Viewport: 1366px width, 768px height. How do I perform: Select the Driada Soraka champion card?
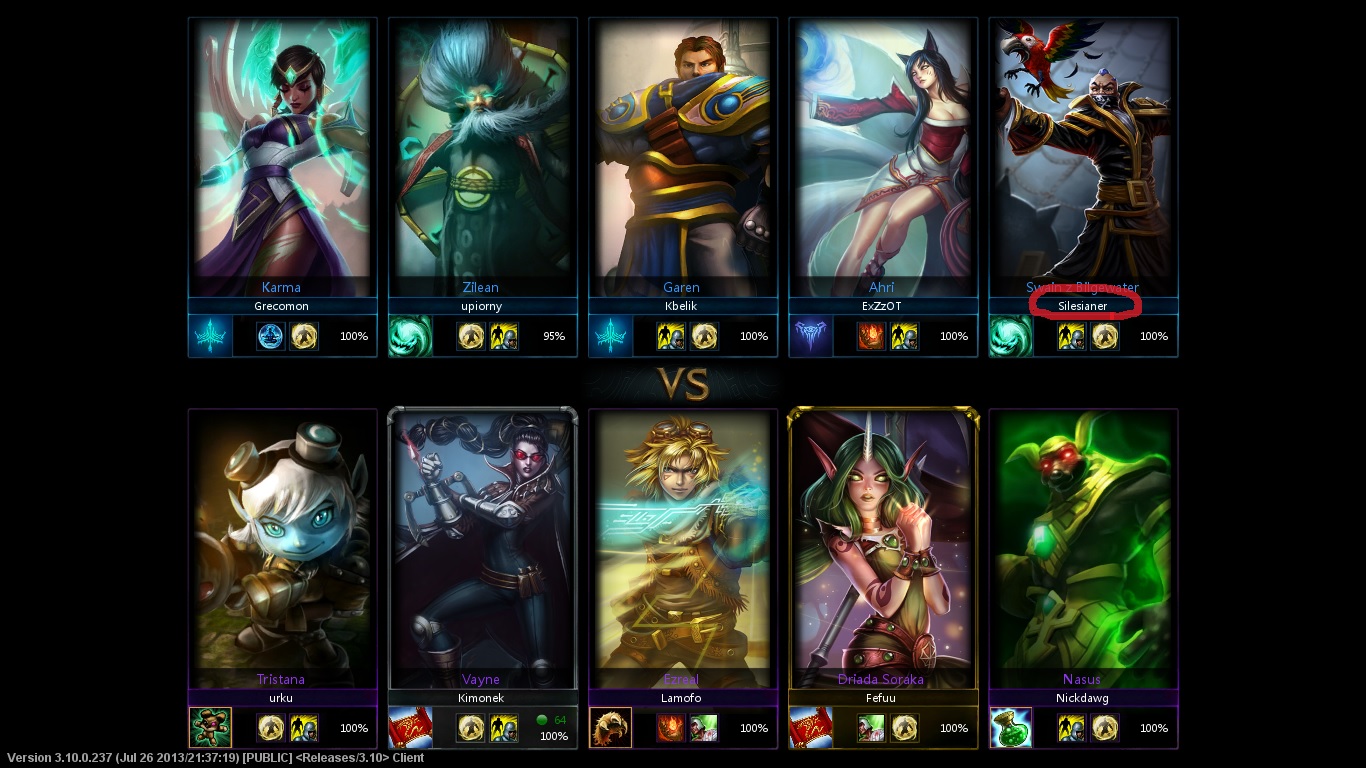[x=882, y=545]
